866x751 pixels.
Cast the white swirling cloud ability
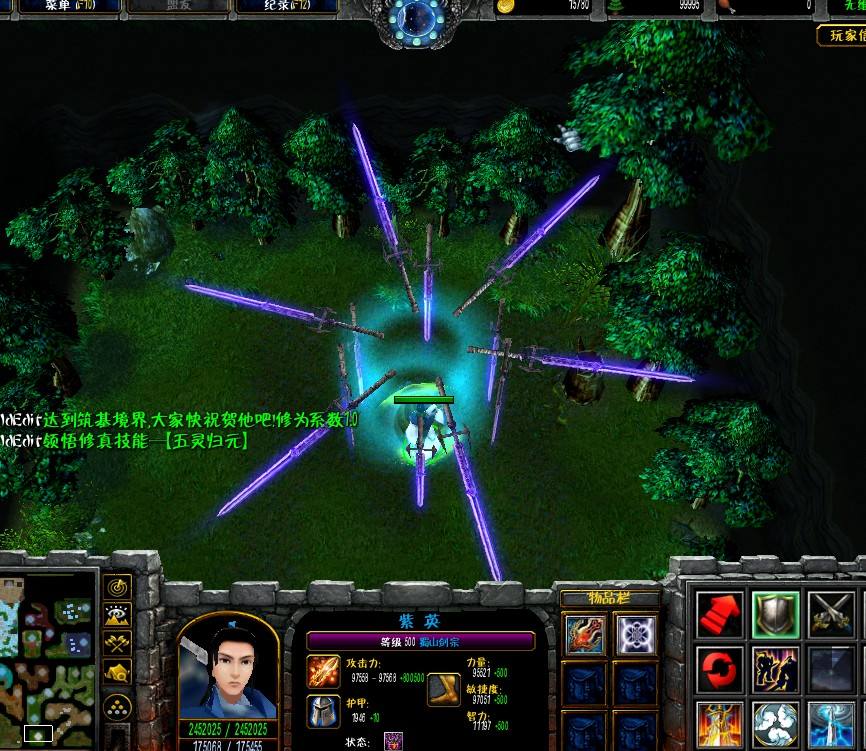click(775, 725)
